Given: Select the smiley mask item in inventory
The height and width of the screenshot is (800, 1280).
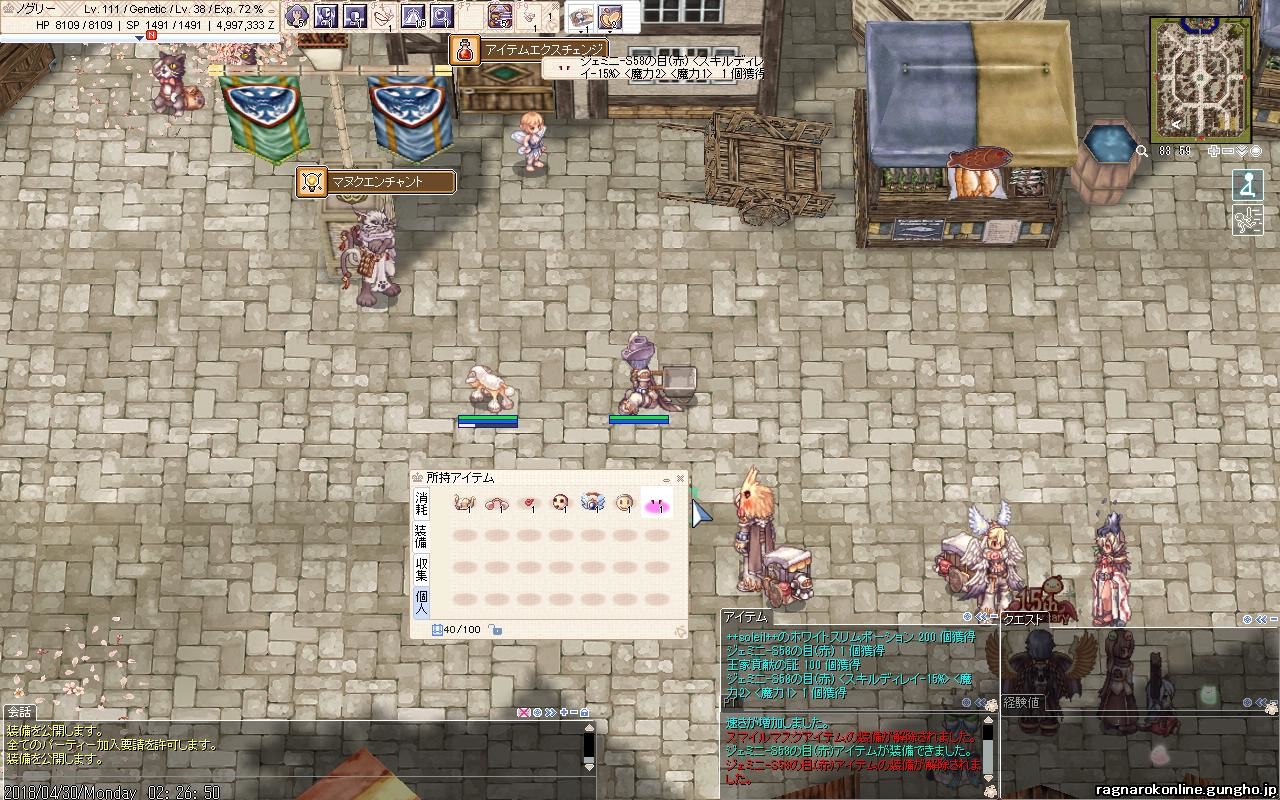Looking at the screenshot, I should (x=625, y=503).
